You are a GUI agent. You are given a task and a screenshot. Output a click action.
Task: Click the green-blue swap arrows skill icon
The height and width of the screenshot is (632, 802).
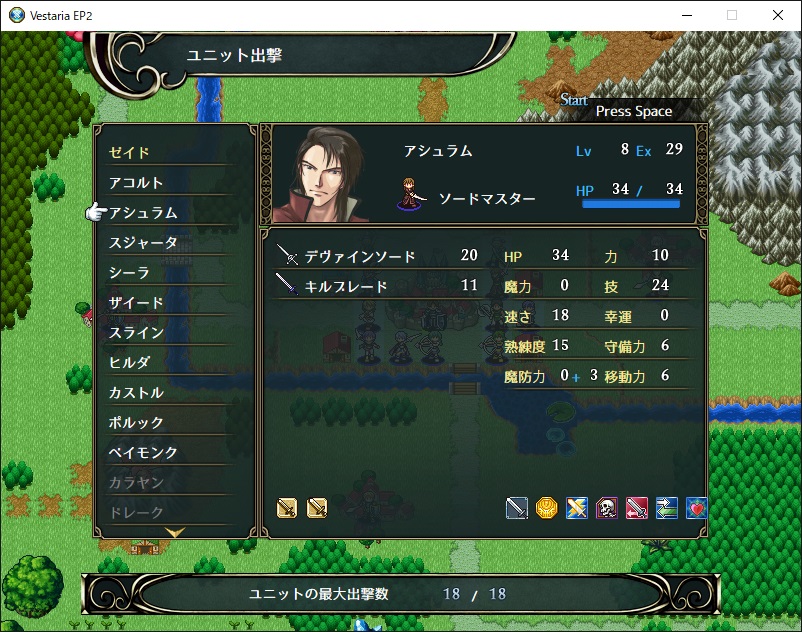[667, 508]
